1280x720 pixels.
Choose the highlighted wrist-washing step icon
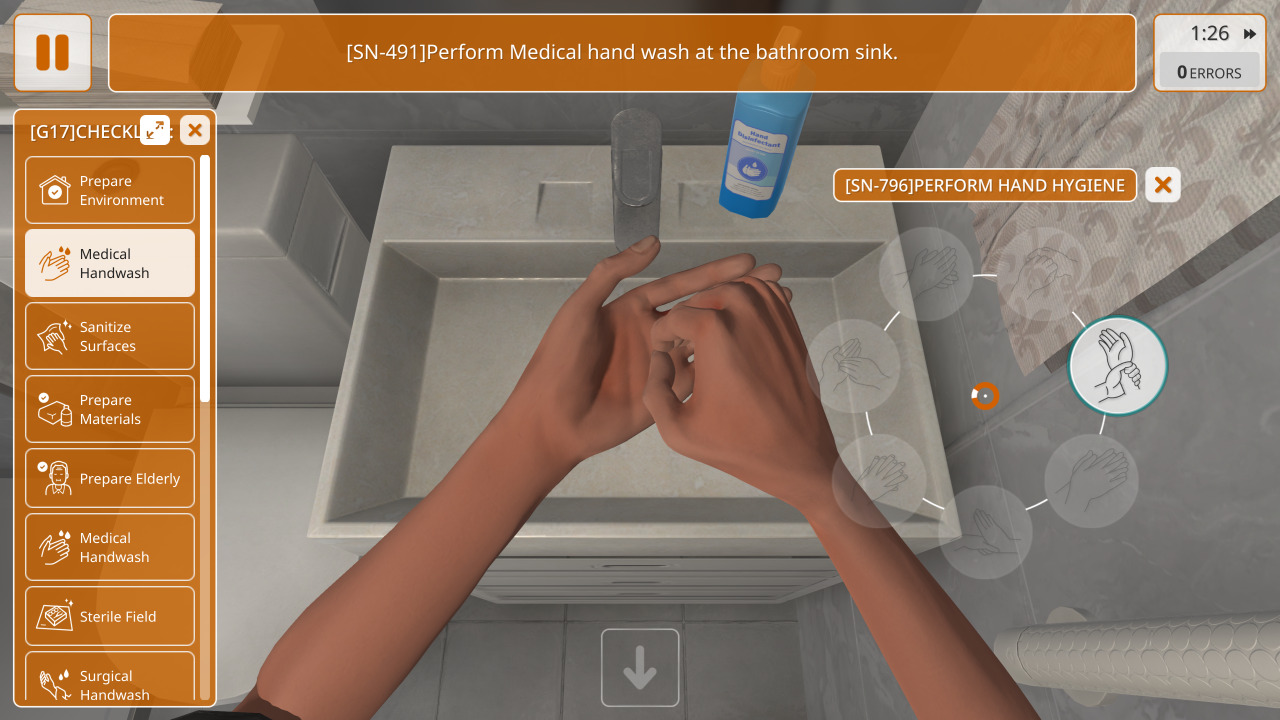[1118, 366]
